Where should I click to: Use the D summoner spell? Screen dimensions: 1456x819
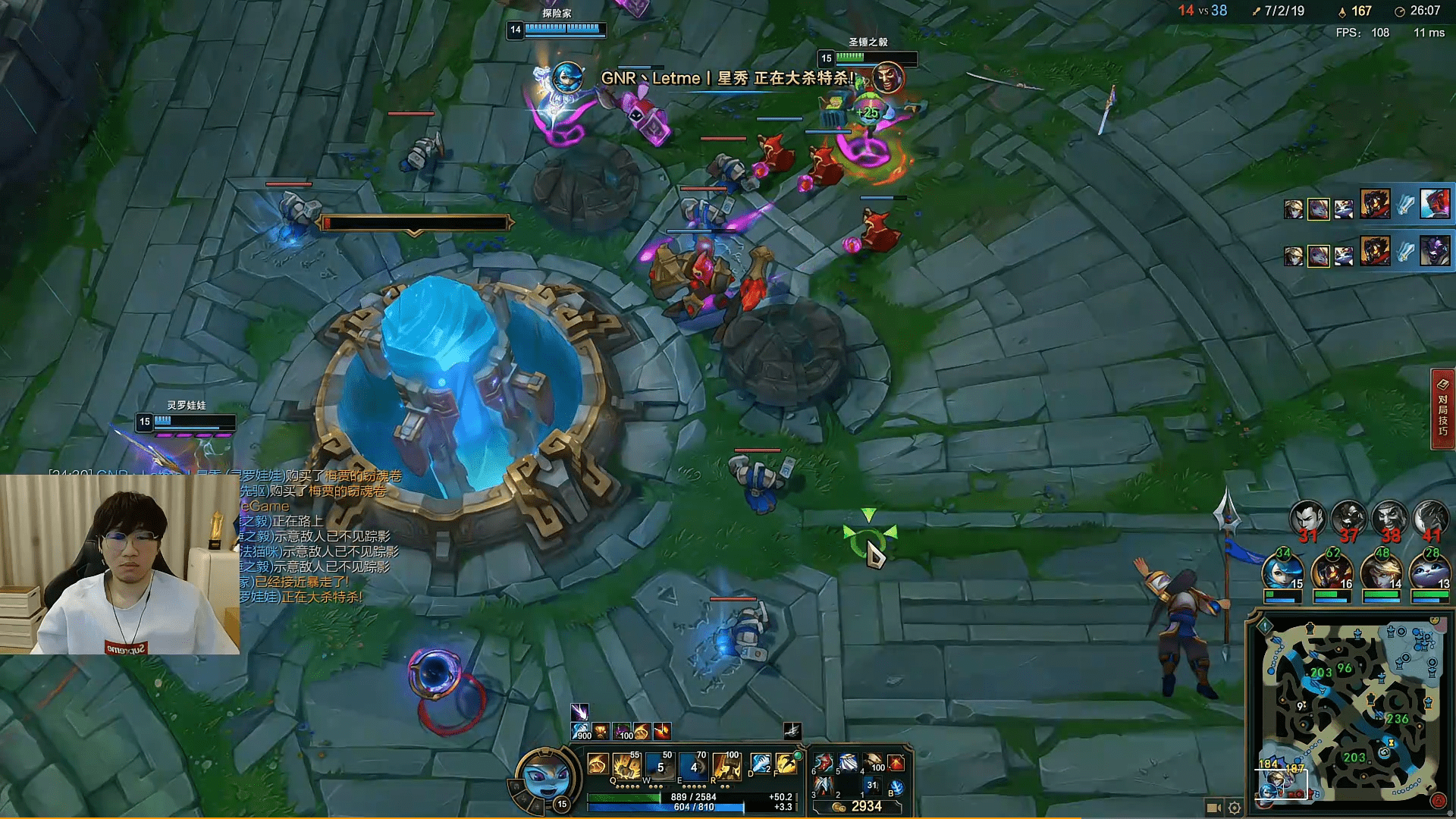click(760, 764)
